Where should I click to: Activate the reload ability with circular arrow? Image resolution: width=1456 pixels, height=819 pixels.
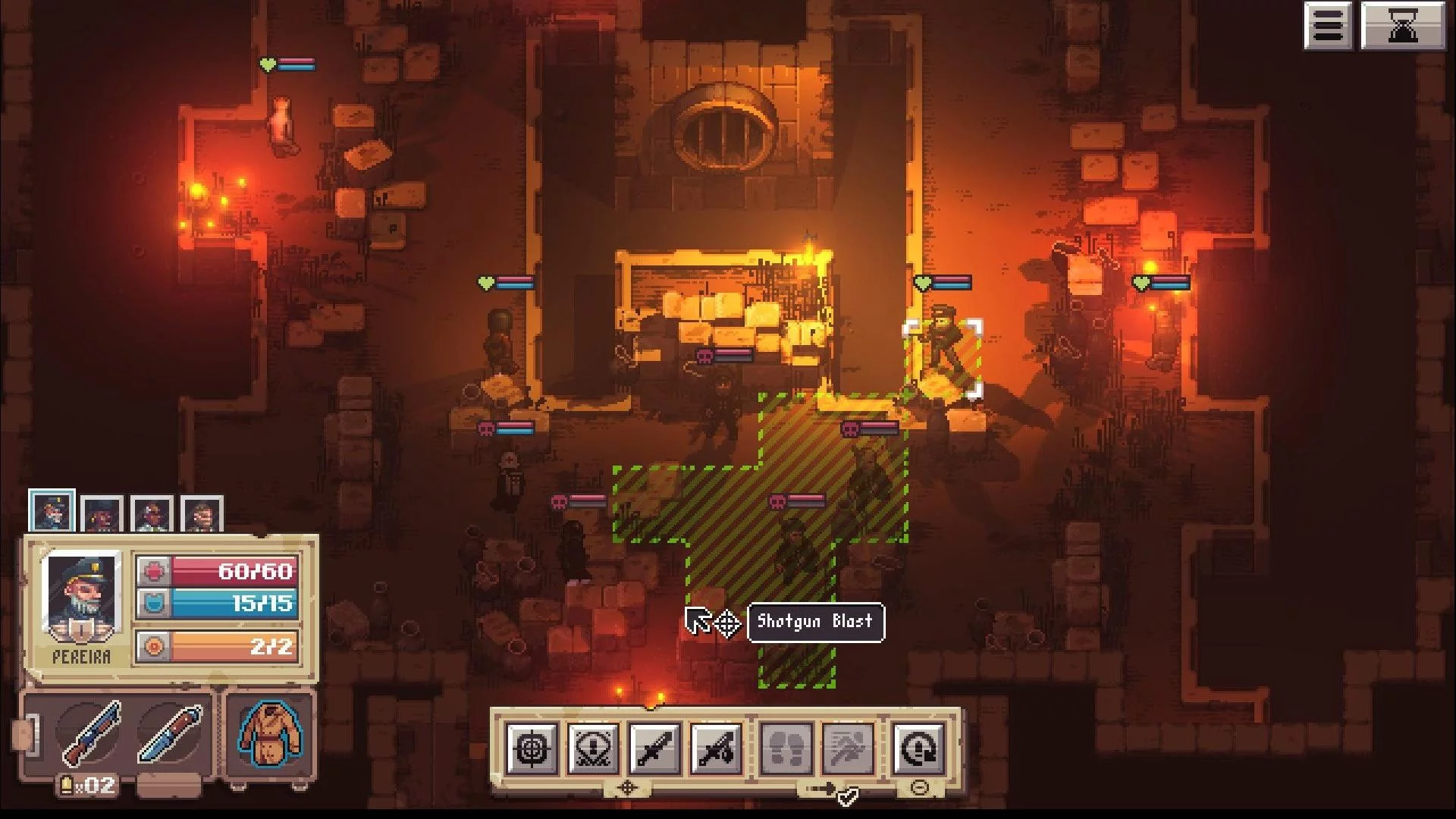click(x=918, y=749)
